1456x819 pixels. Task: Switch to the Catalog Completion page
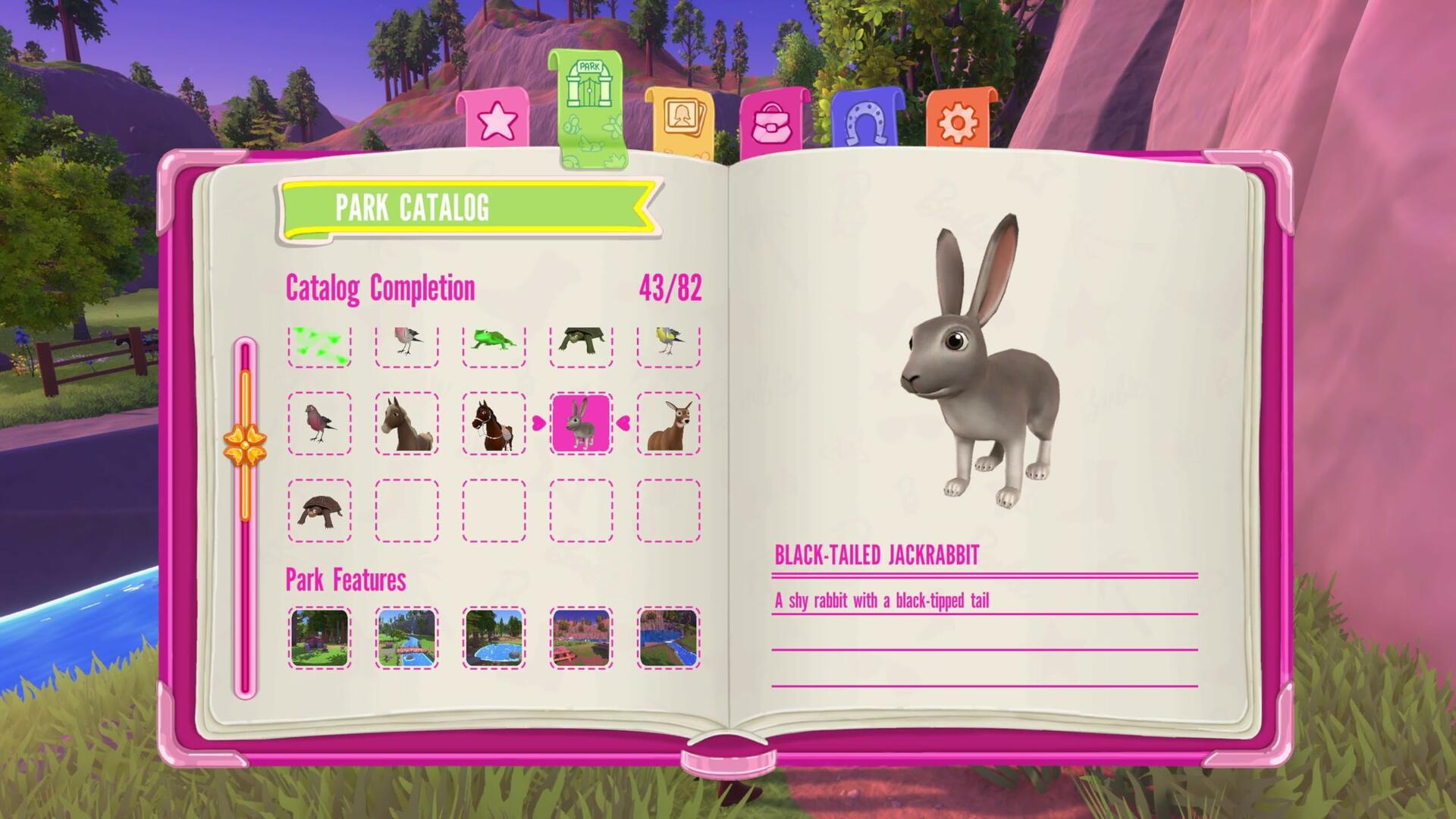tap(381, 287)
